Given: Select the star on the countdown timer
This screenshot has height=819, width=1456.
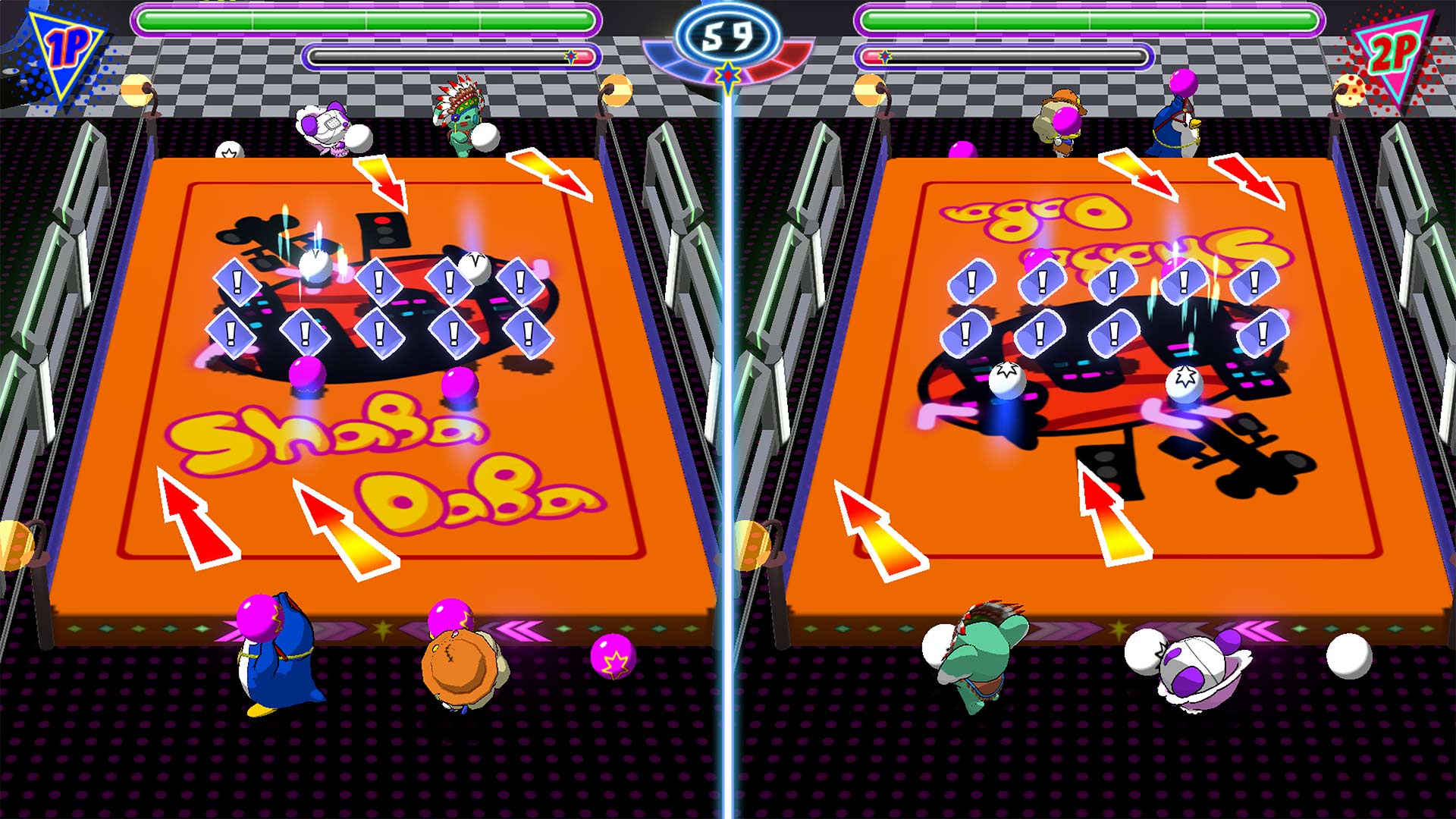Looking at the screenshot, I should pos(727,76).
